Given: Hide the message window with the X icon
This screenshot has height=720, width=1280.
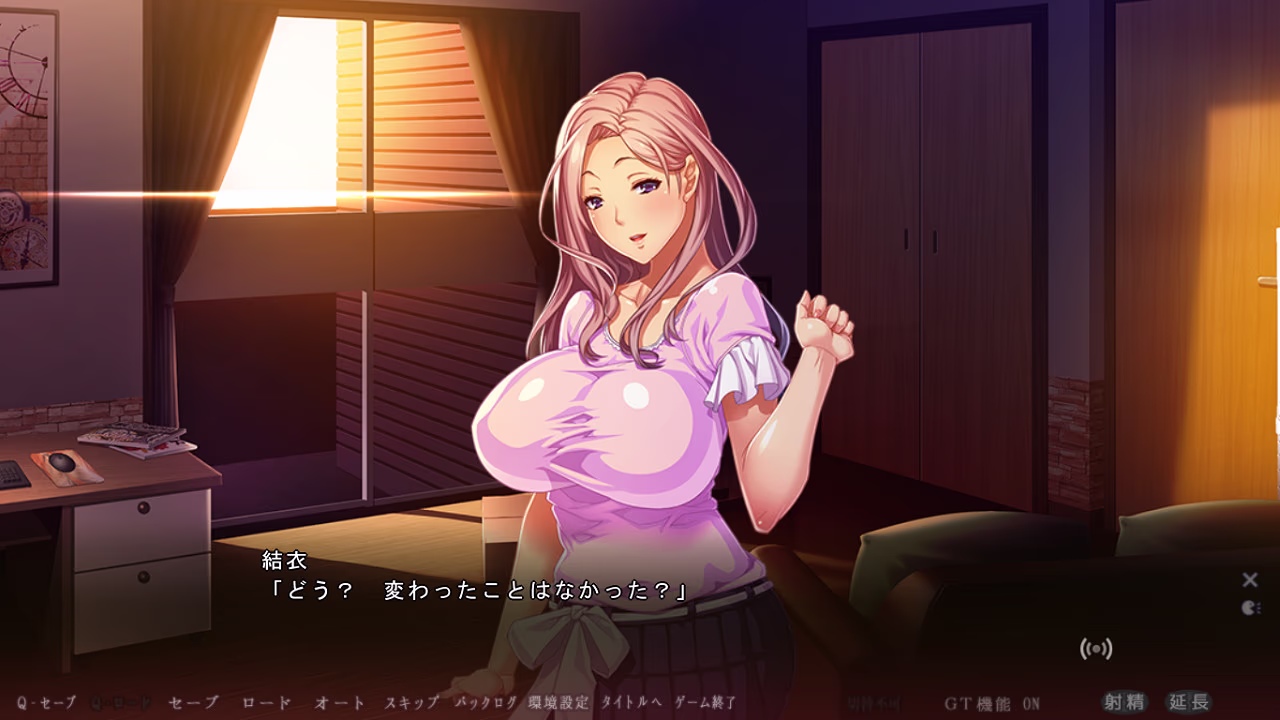Looking at the screenshot, I should (1249, 578).
